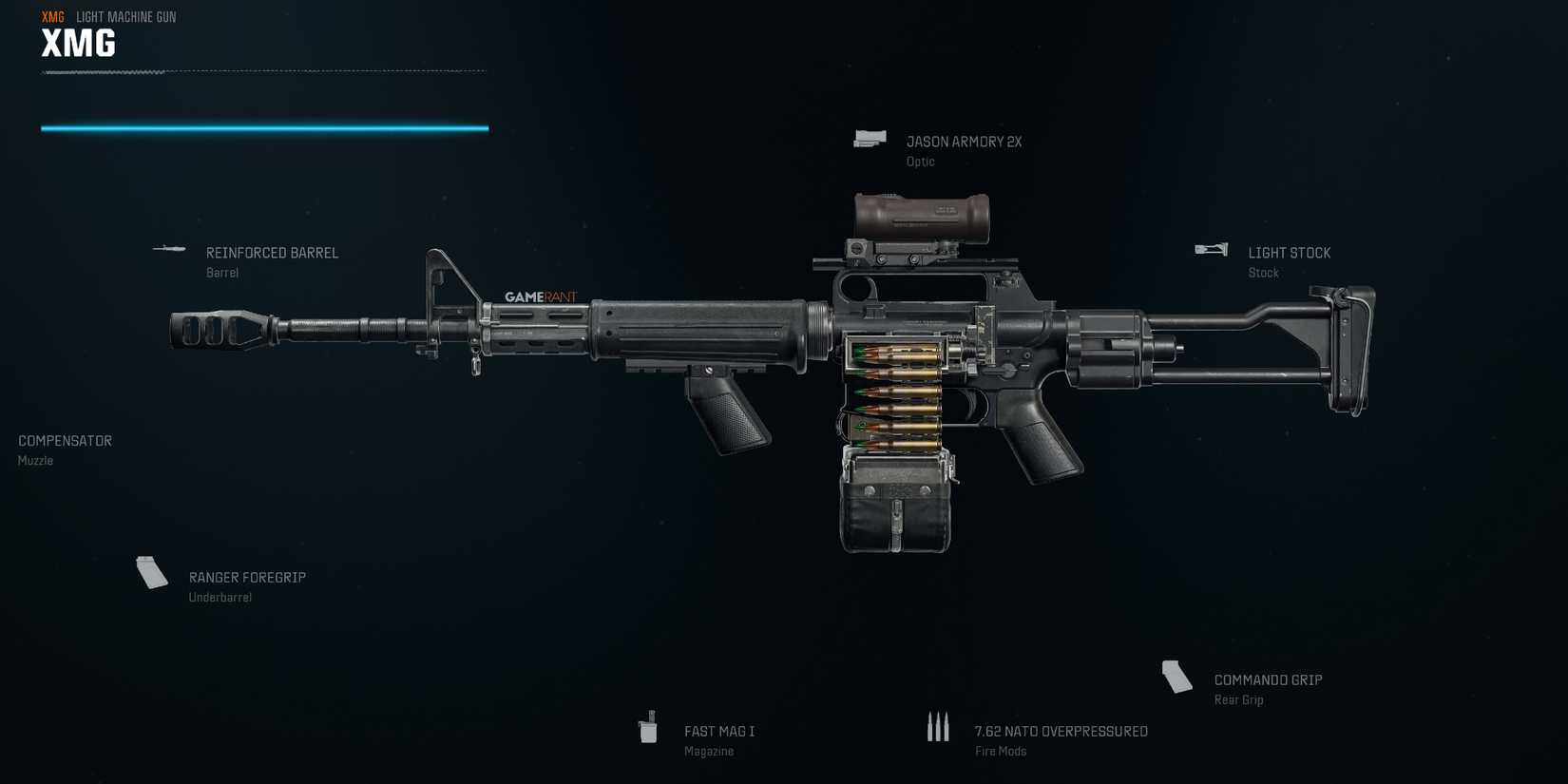The image size is (1568, 784).
Task: Click the XMG tab label at top
Action: [48, 16]
